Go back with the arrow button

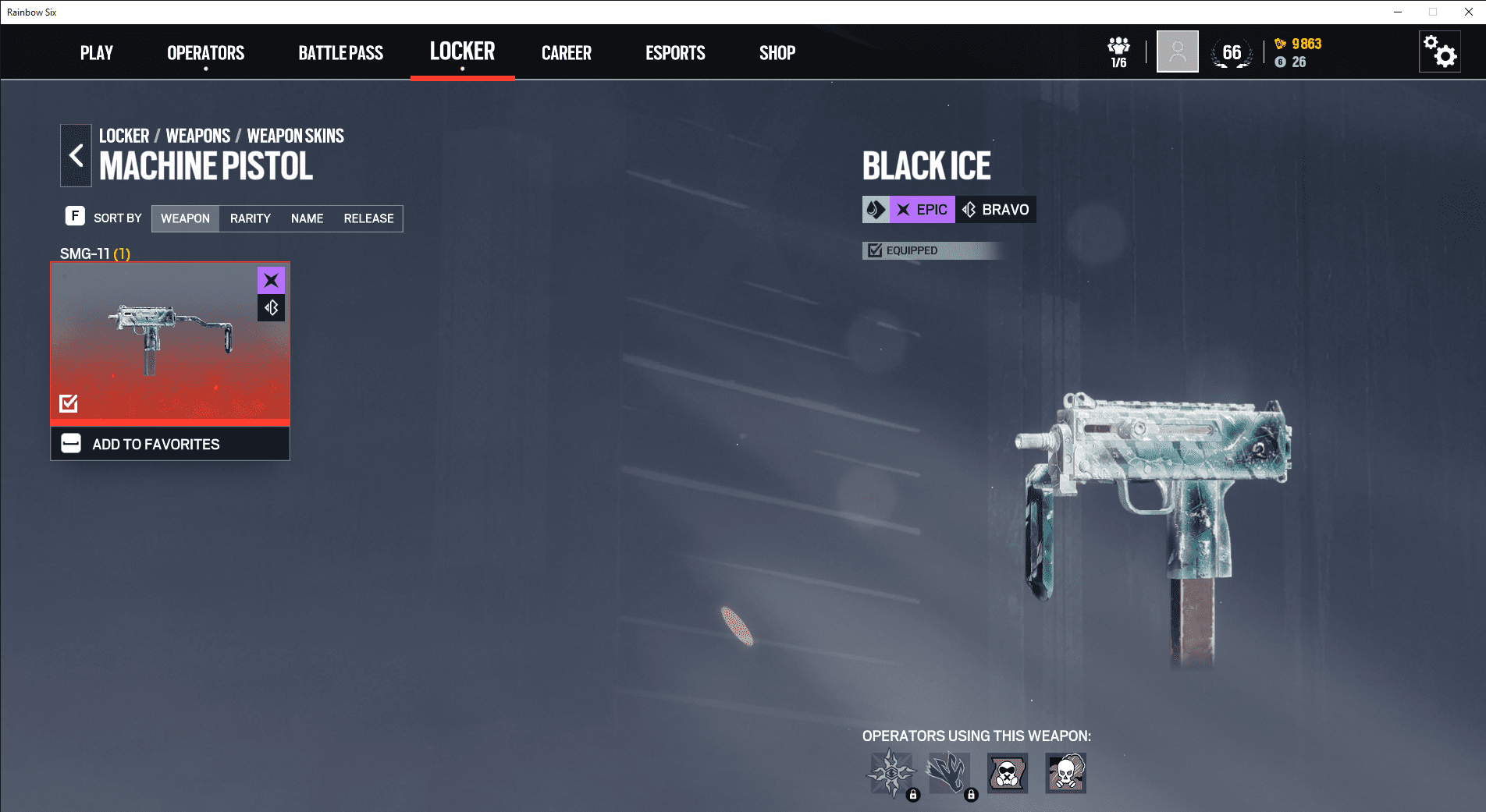tap(76, 156)
